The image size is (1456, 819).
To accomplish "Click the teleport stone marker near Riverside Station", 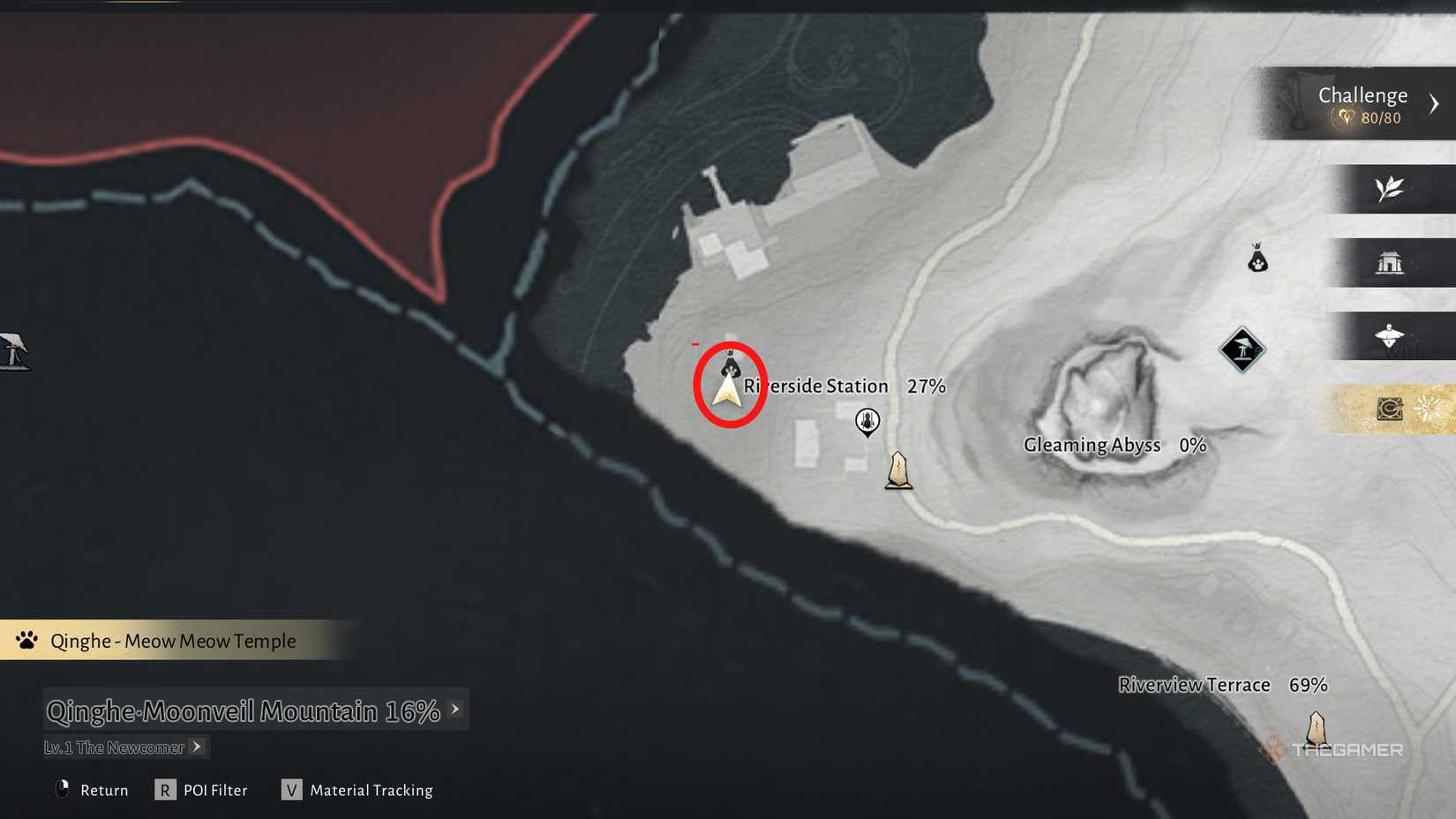I will coord(898,470).
